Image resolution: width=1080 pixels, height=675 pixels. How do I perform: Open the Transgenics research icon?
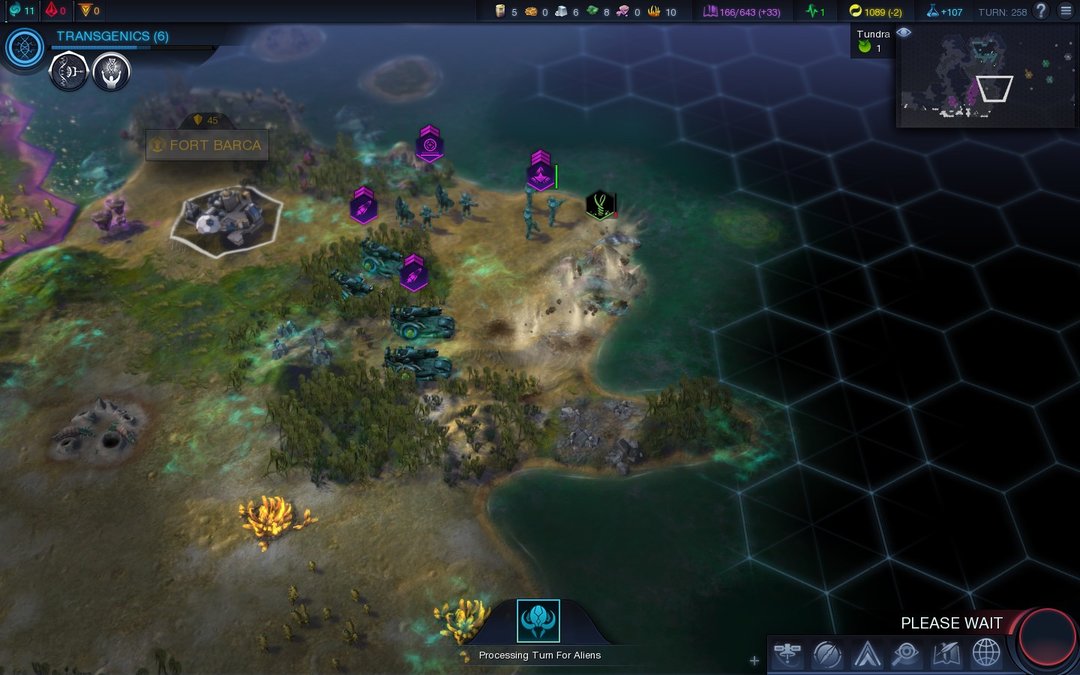coord(24,48)
